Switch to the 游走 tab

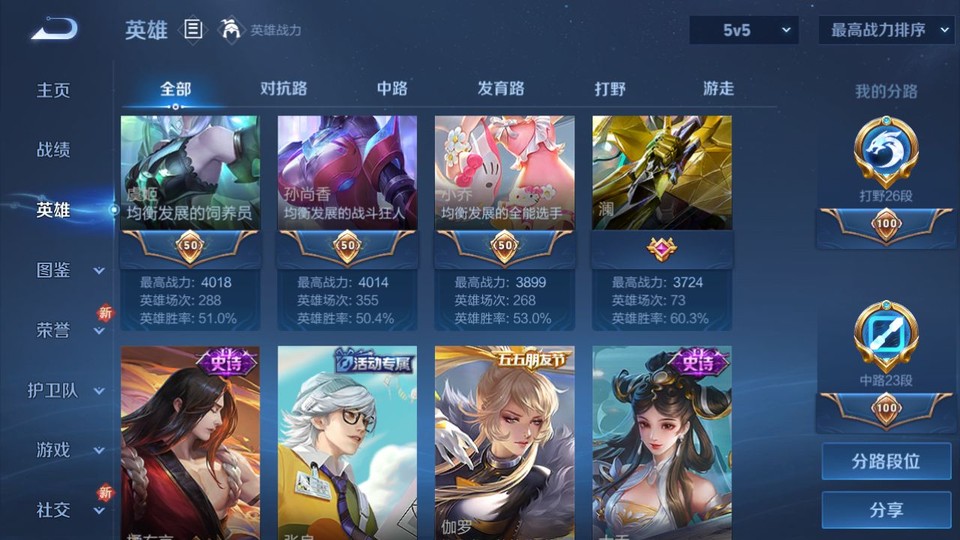[718, 88]
